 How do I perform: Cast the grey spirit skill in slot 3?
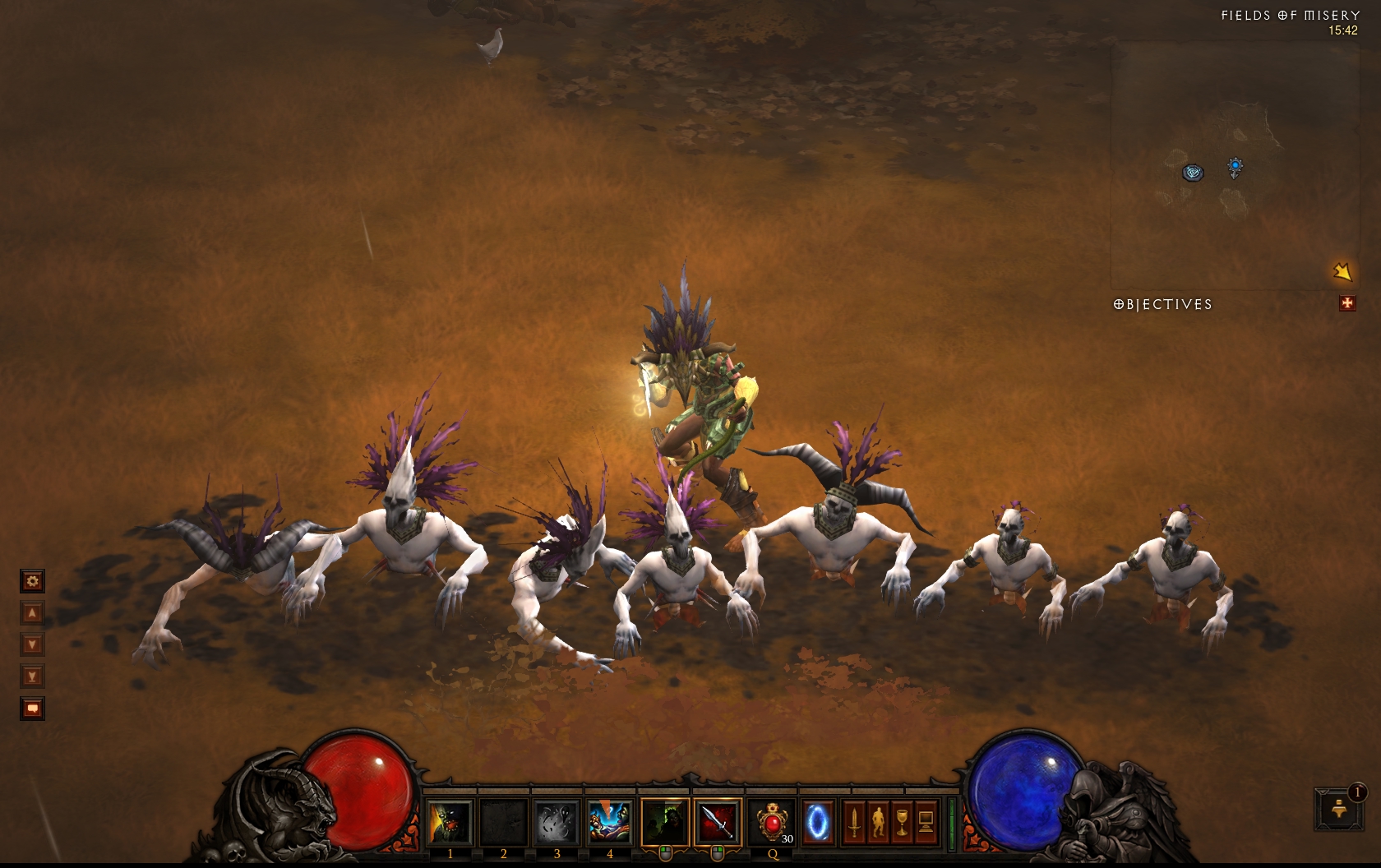click(557, 822)
